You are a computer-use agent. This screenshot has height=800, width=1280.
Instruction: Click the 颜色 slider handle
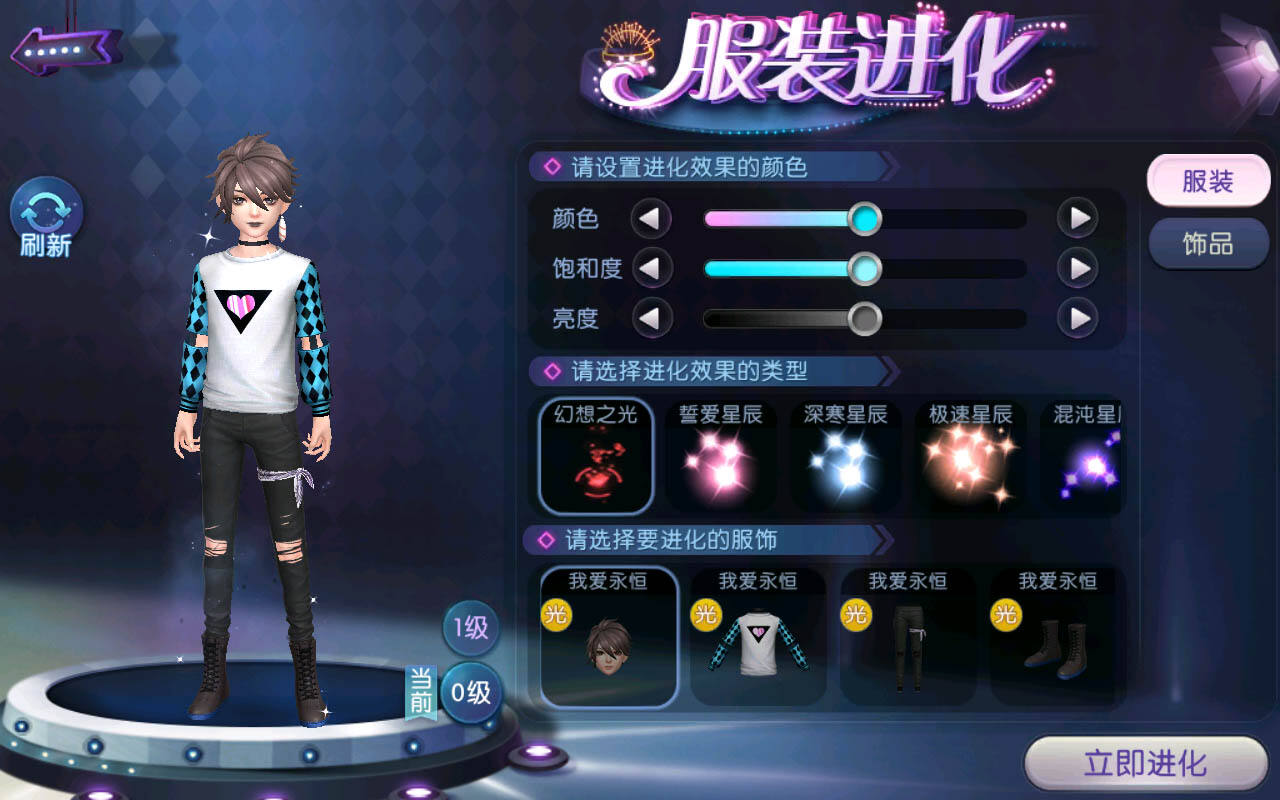[864, 218]
